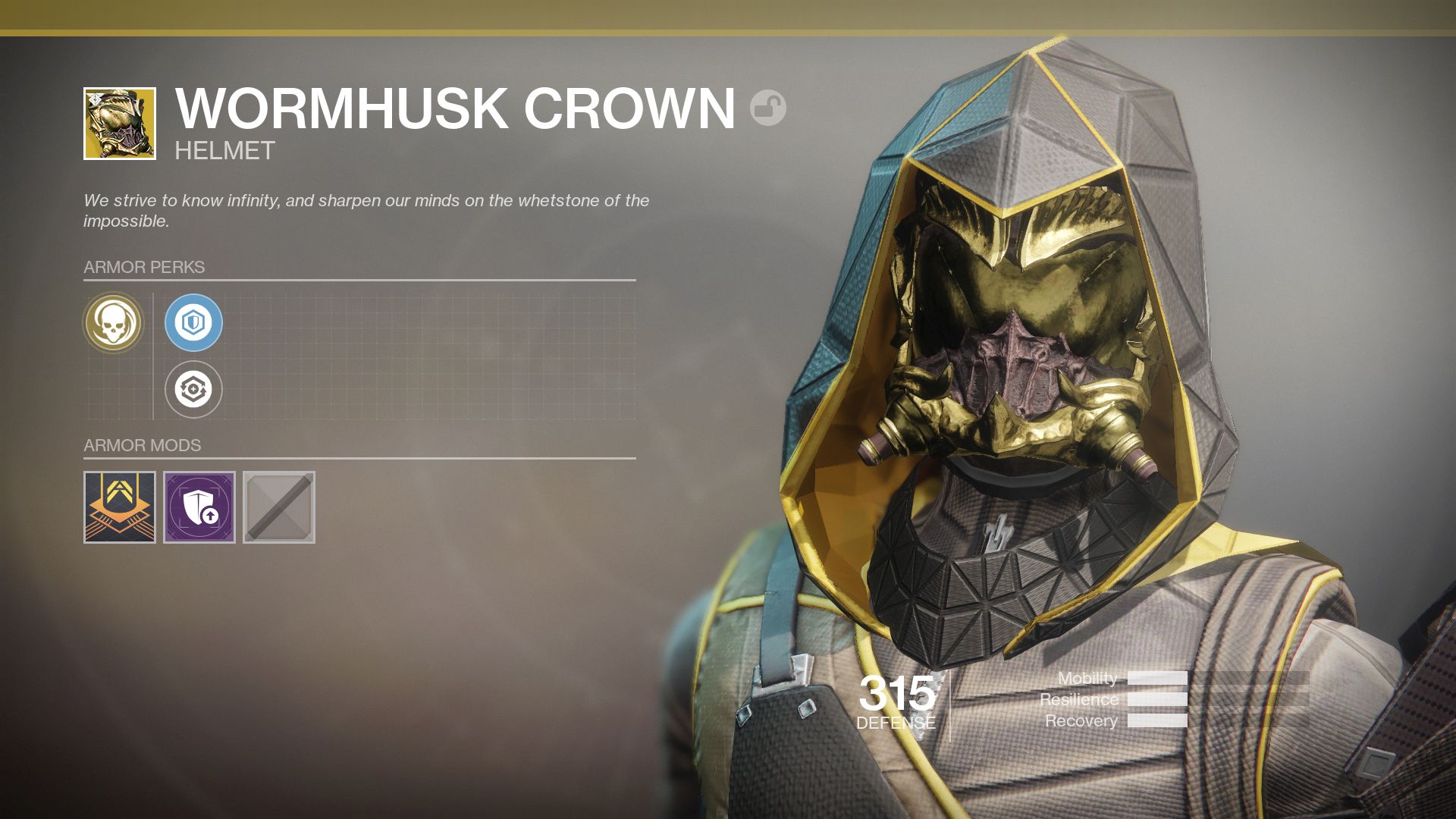Open the circular restorative mod perk slot
1456x819 pixels.
195,388
